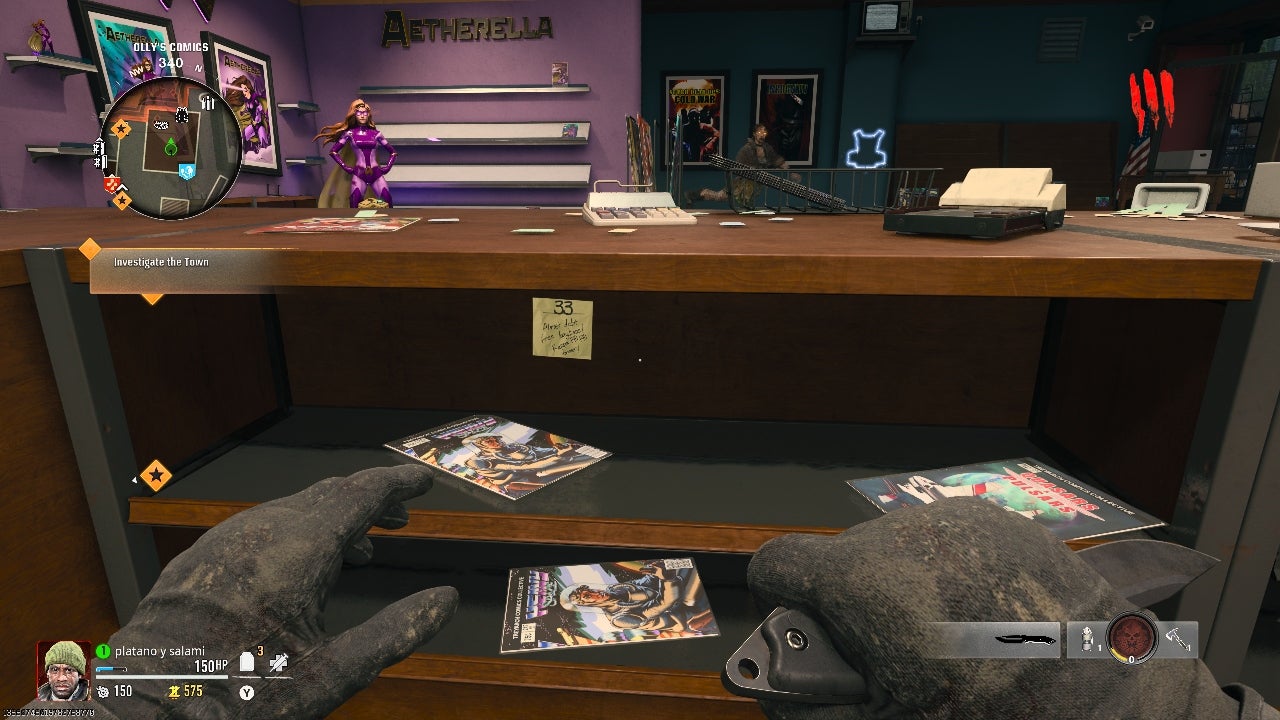Click the platano y salami player name
The width and height of the screenshot is (1280, 720).
(x=159, y=651)
